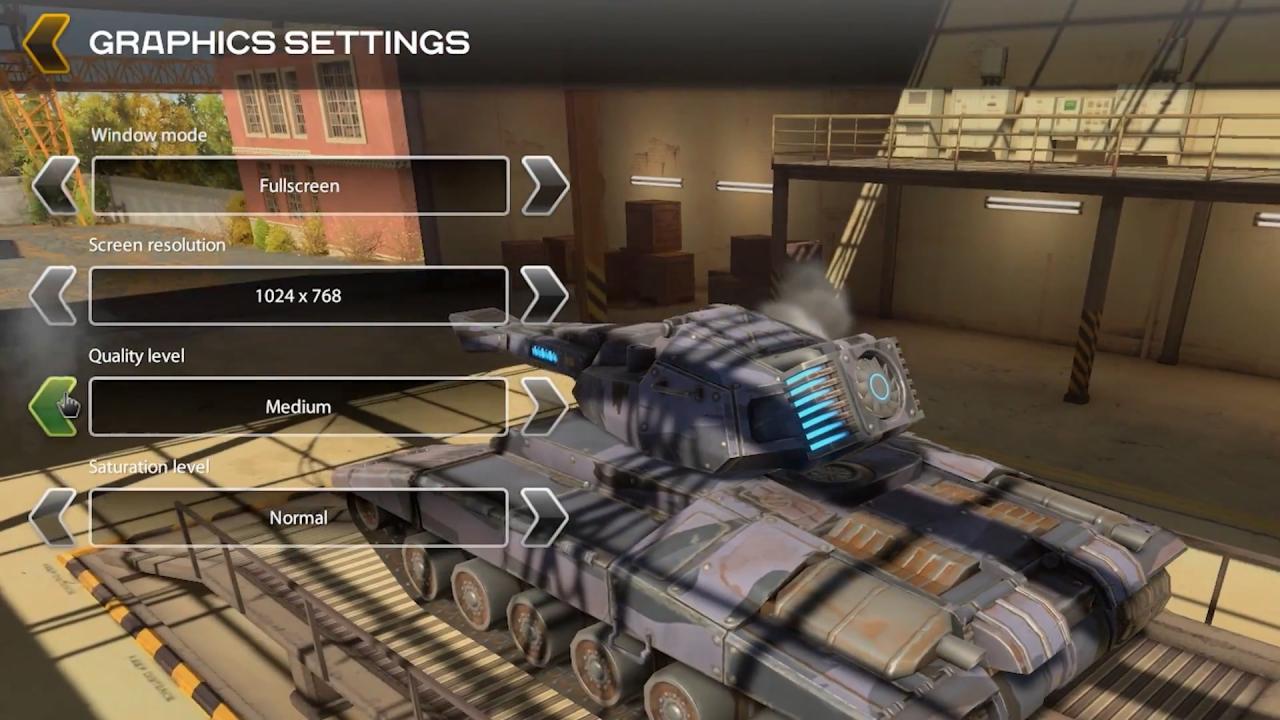Raise the Quality level with right arrow
This screenshot has width=1280, height=720.
[544, 406]
